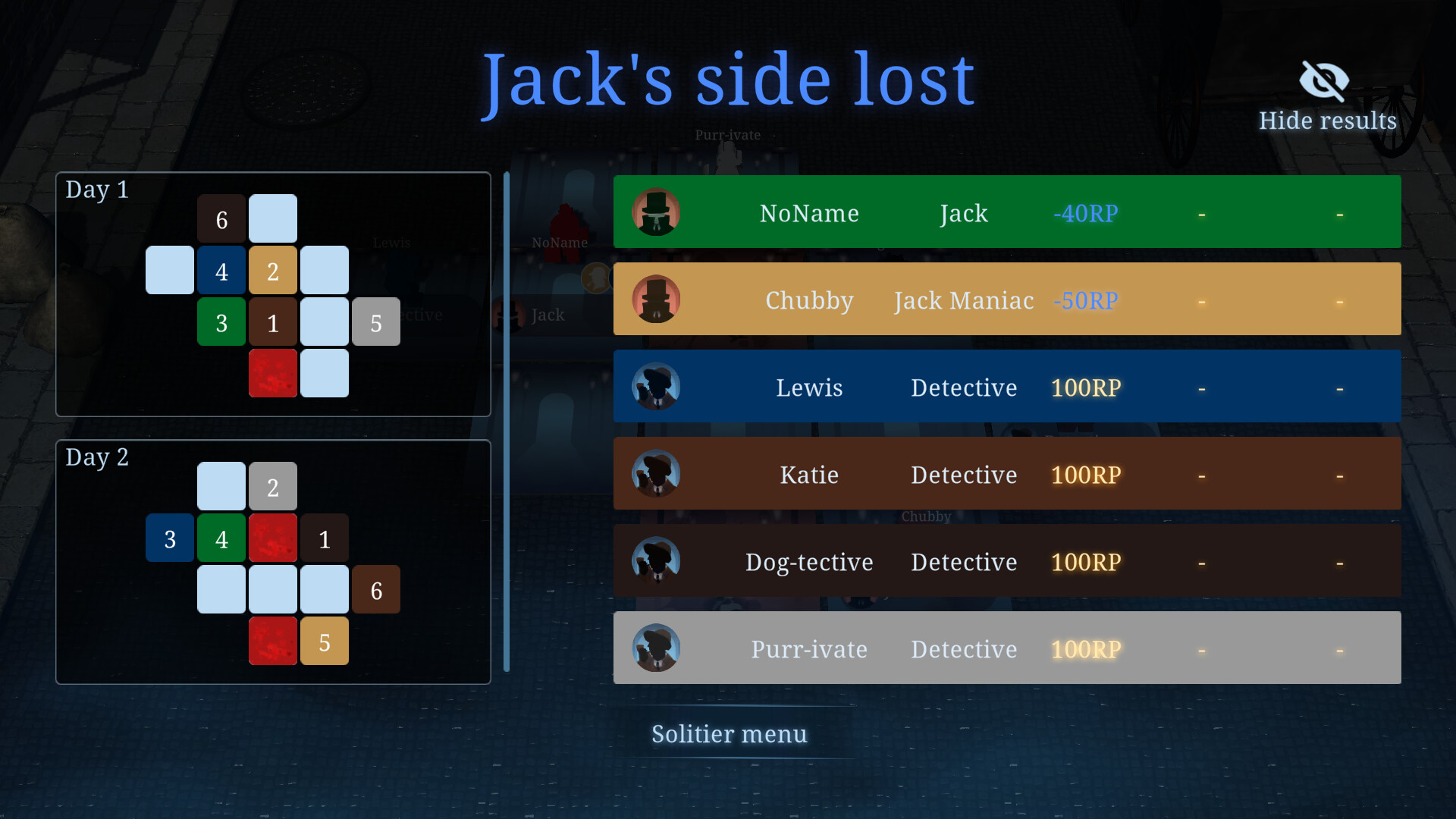
Task: Click Purr-ivate's detective avatar icon
Action: 656,648
